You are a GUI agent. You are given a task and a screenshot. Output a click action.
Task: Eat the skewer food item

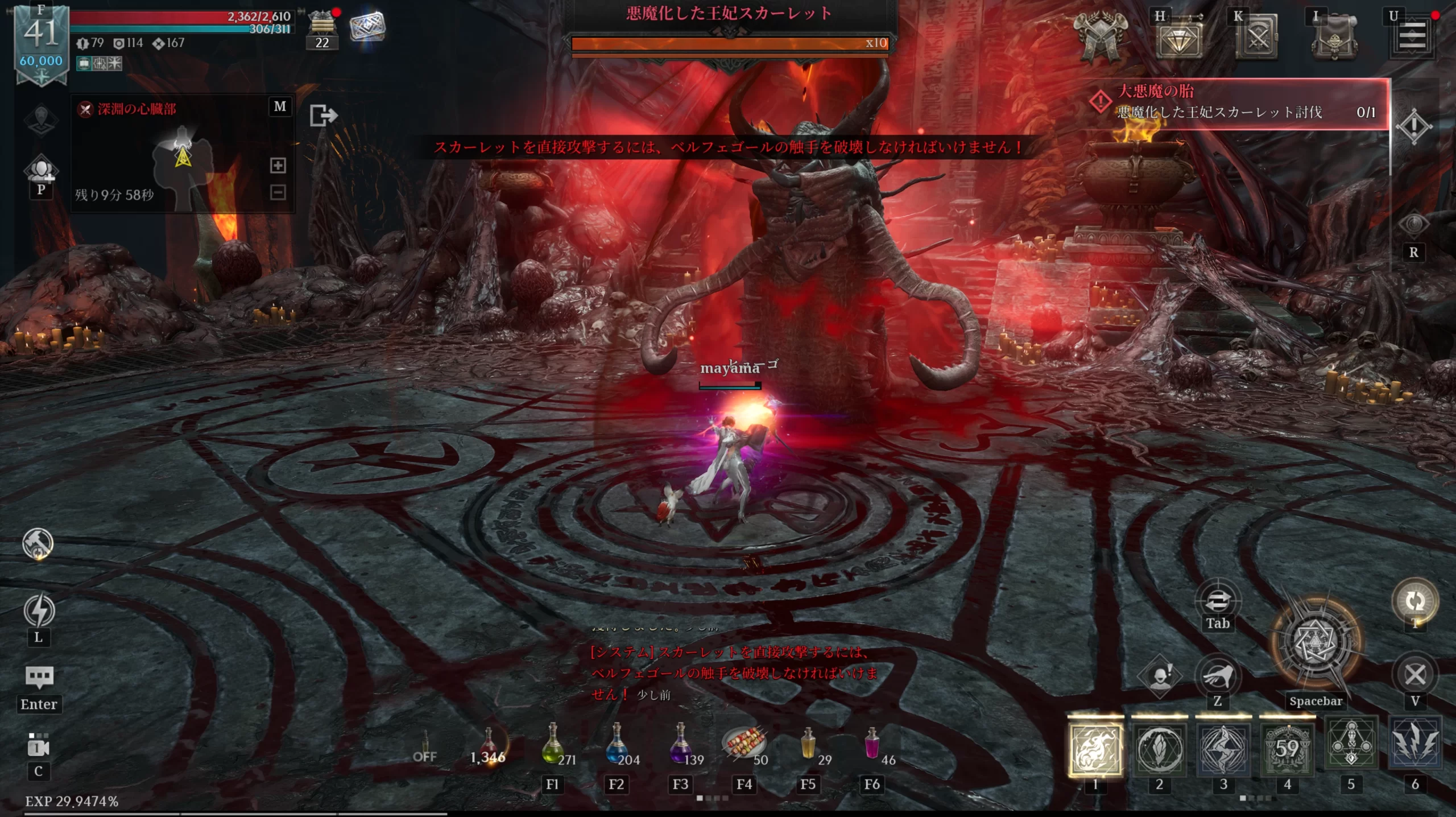(x=743, y=744)
